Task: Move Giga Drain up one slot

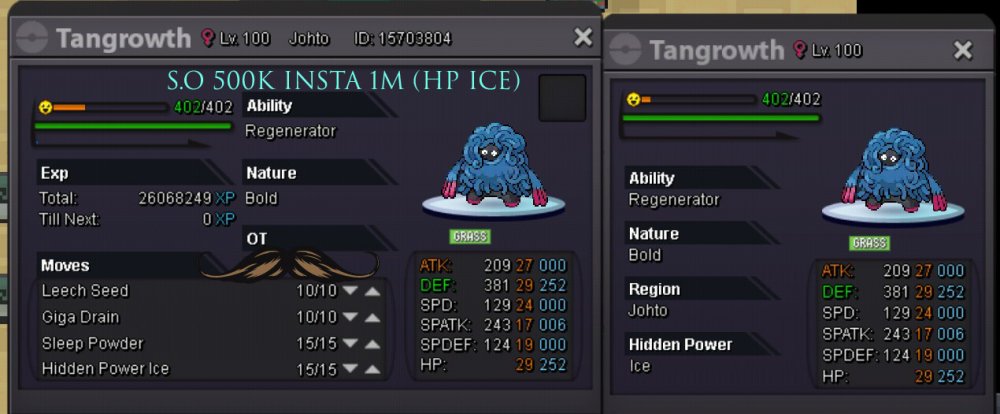Action: 372,317
